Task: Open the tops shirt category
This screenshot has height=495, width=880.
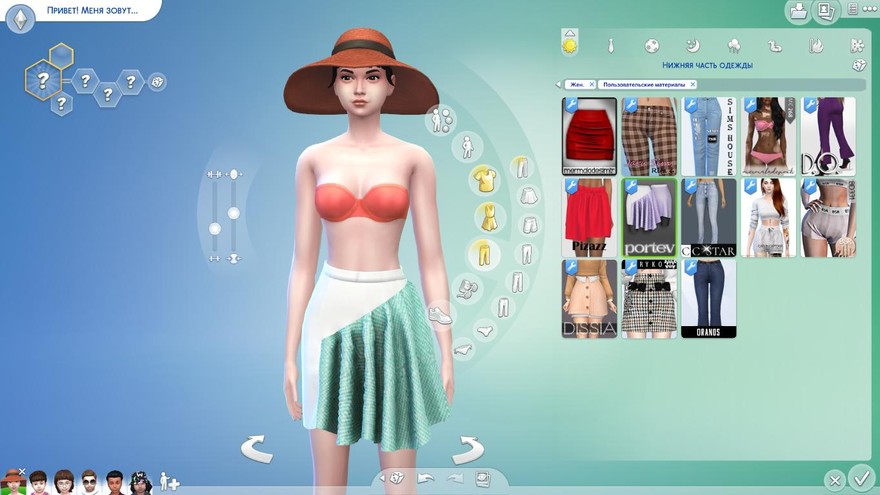Action: (x=485, y=178)
